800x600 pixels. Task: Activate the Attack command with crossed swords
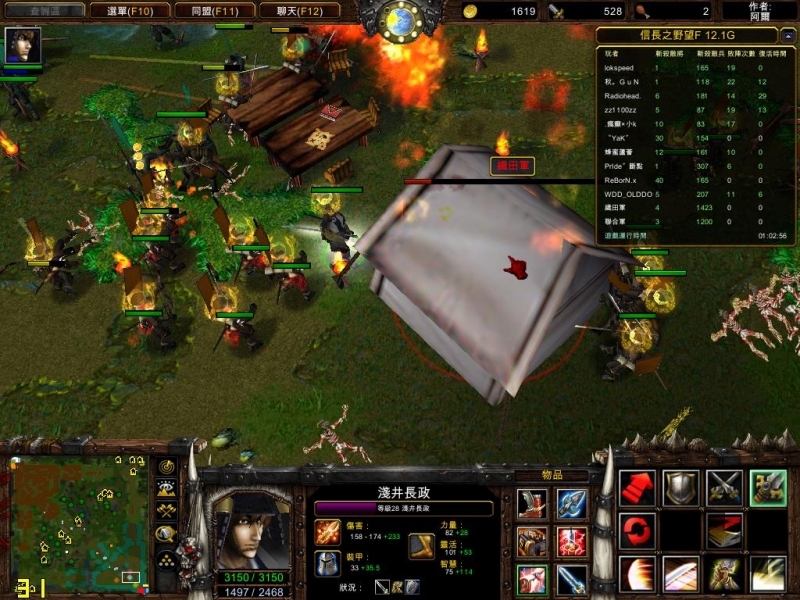(x=725, y=487)
